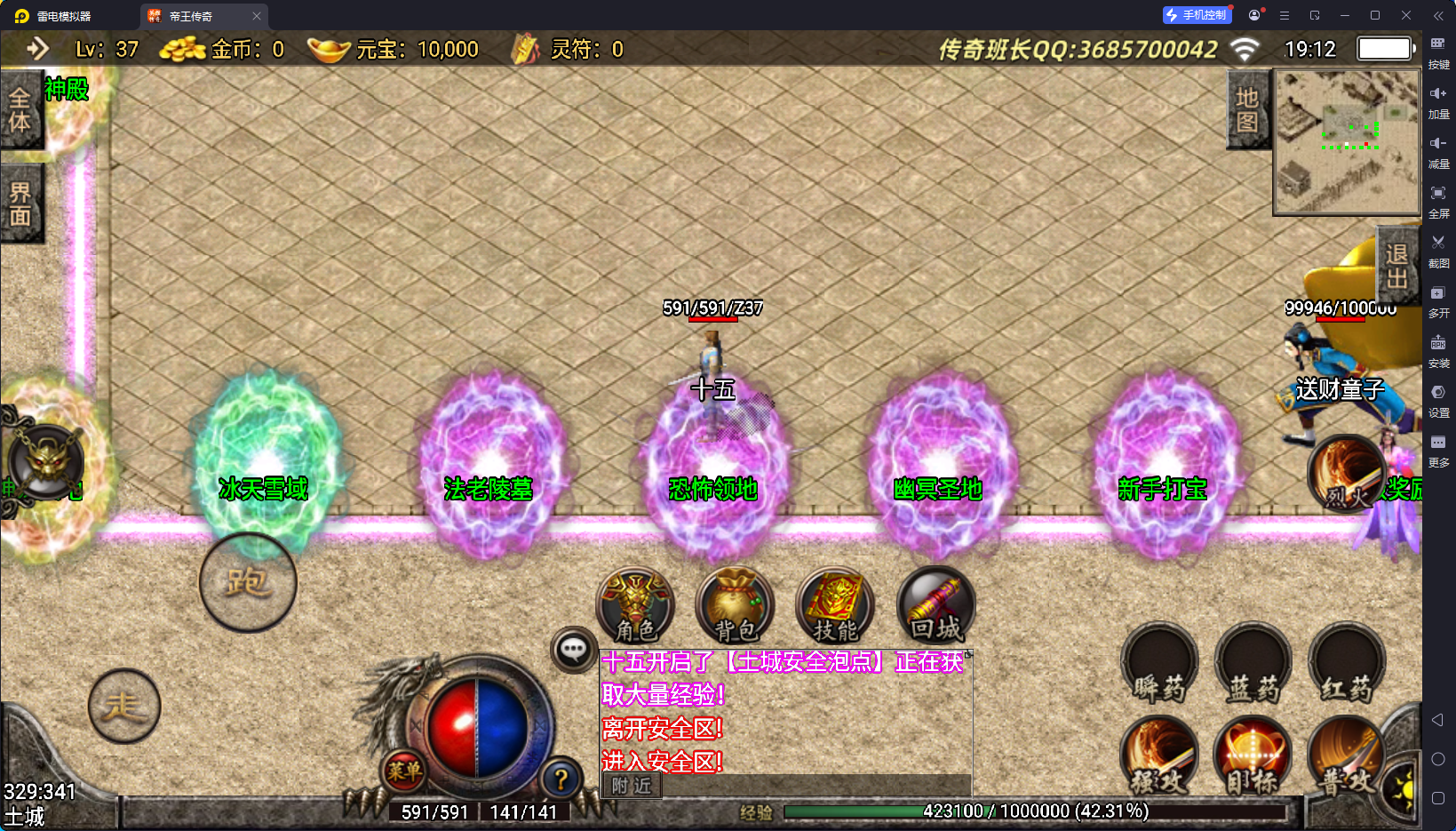The width and height of the screenshot is (1456, 831).
Task: Activate the 强攻 forced attack skill
Action: [x=1159, y=755]
